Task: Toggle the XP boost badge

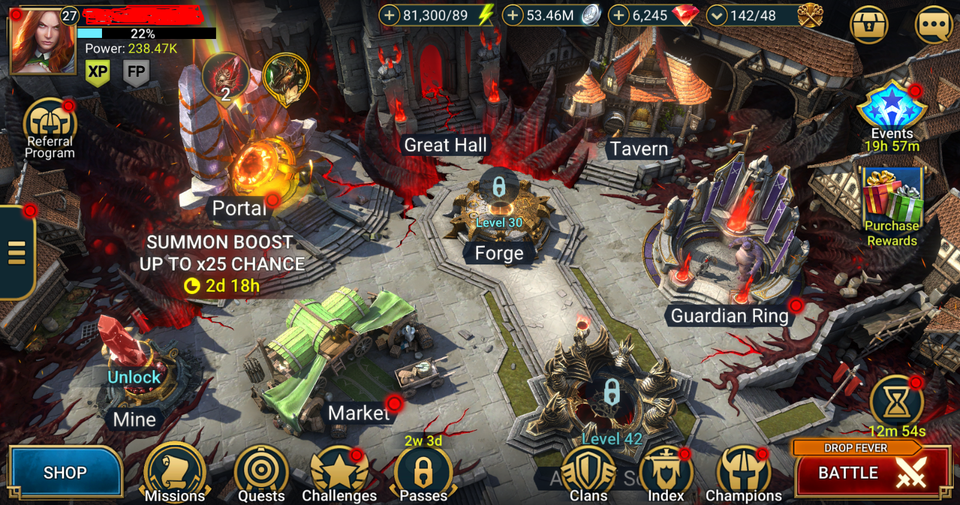Action: coord(97,72)
